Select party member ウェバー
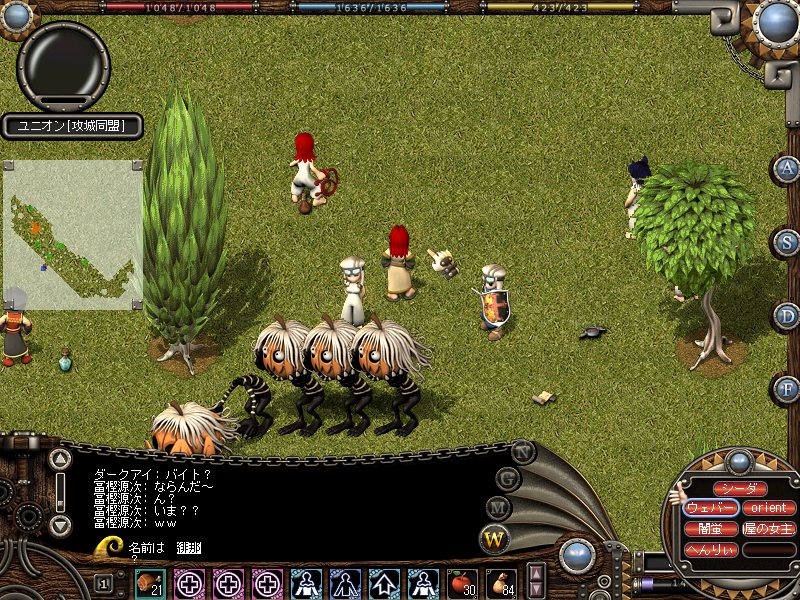The image size is (800, 600). coord(711,508)
